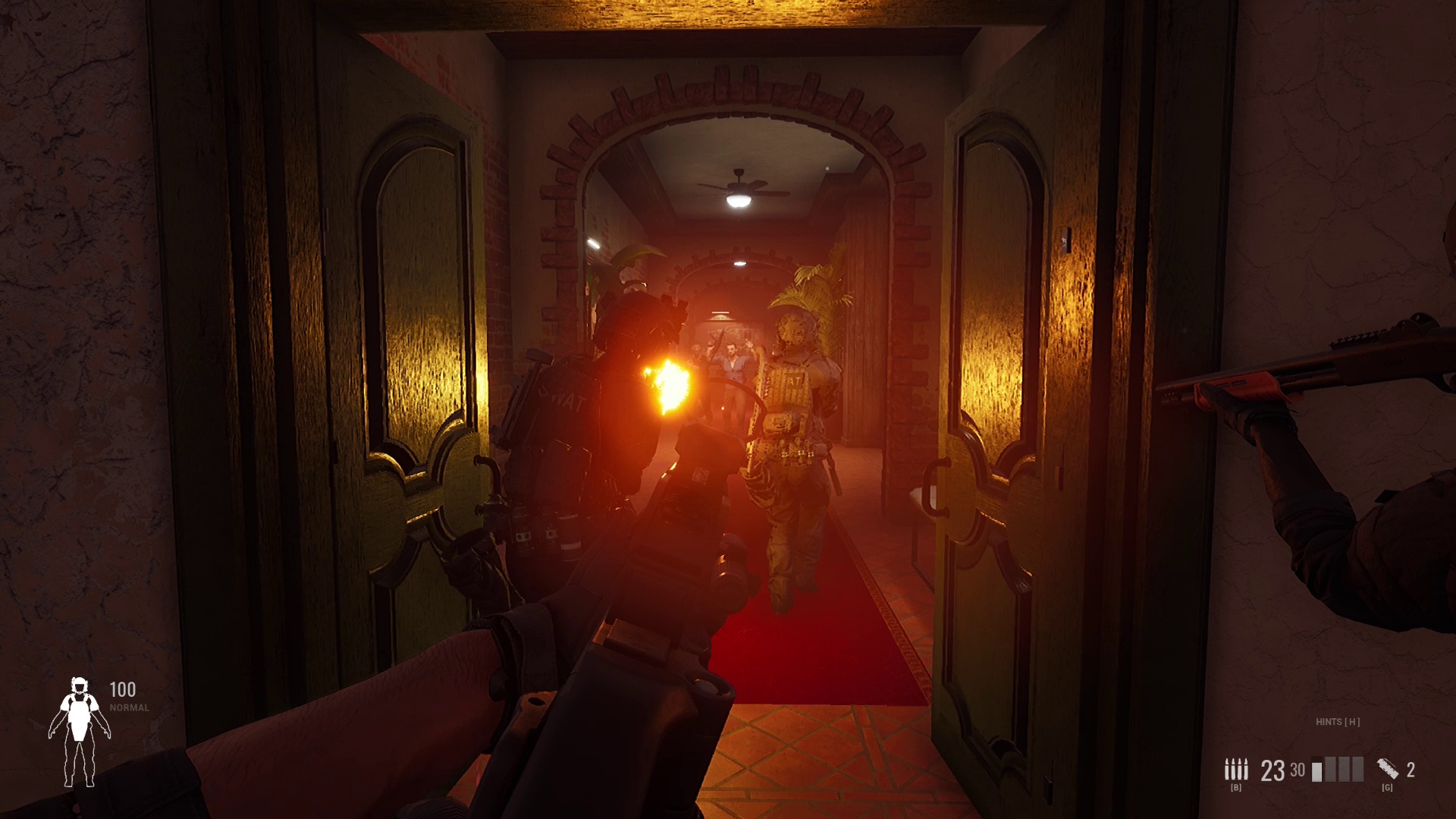Select the tactical item icon
Image resolution: width=1456 pixels, height=819 pixels.
click(x=1388, y=769)
